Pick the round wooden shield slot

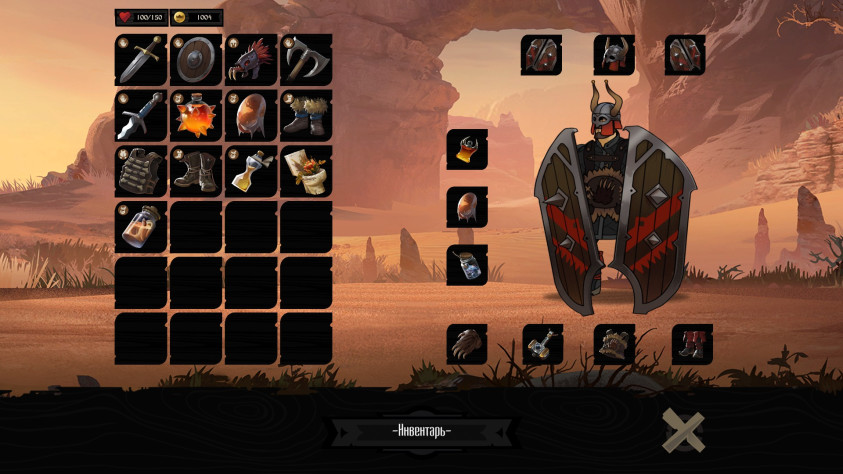point(196,60)
